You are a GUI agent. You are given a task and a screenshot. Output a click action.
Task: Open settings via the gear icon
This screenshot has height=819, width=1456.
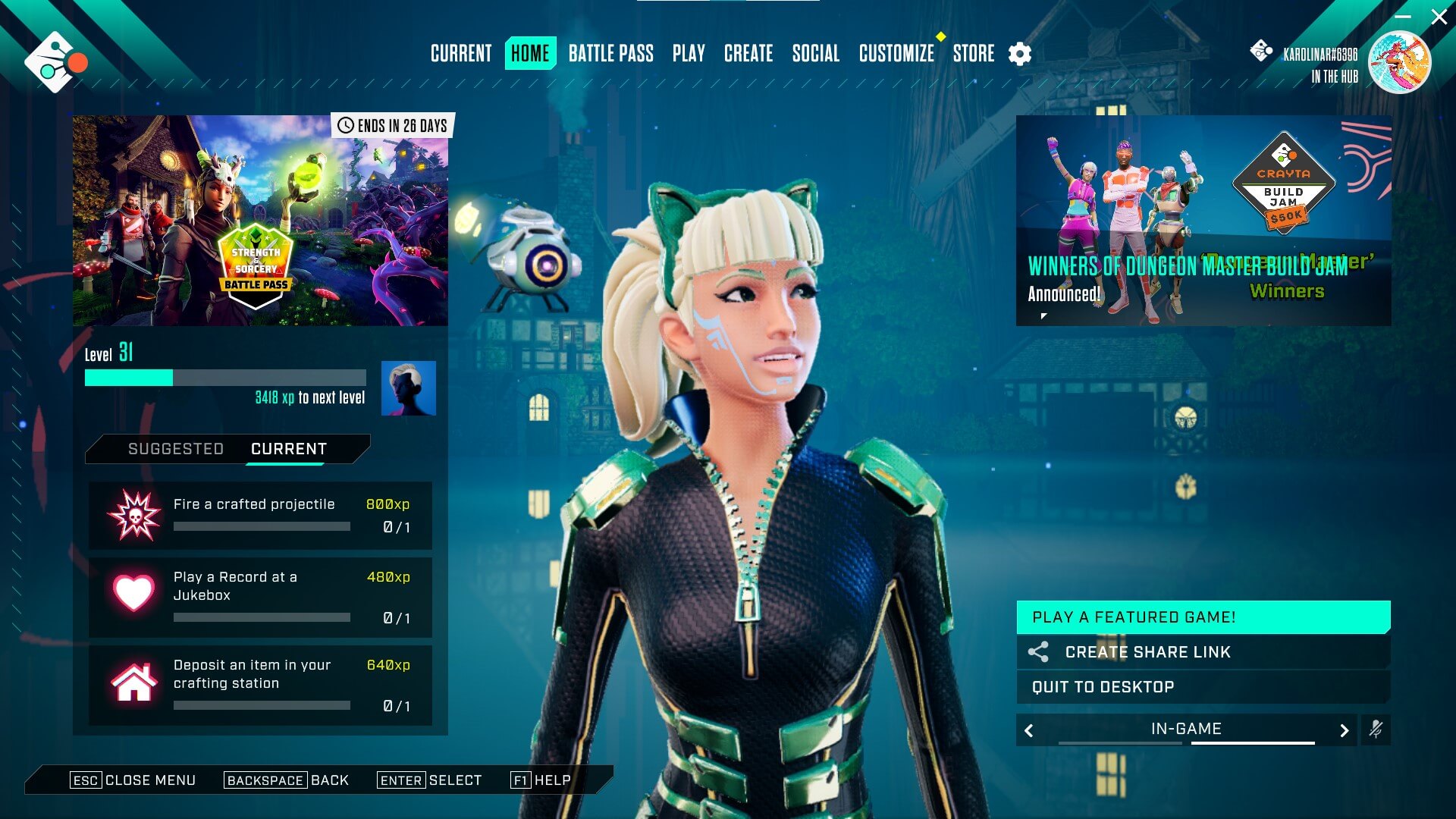(x=1020, y=54)
